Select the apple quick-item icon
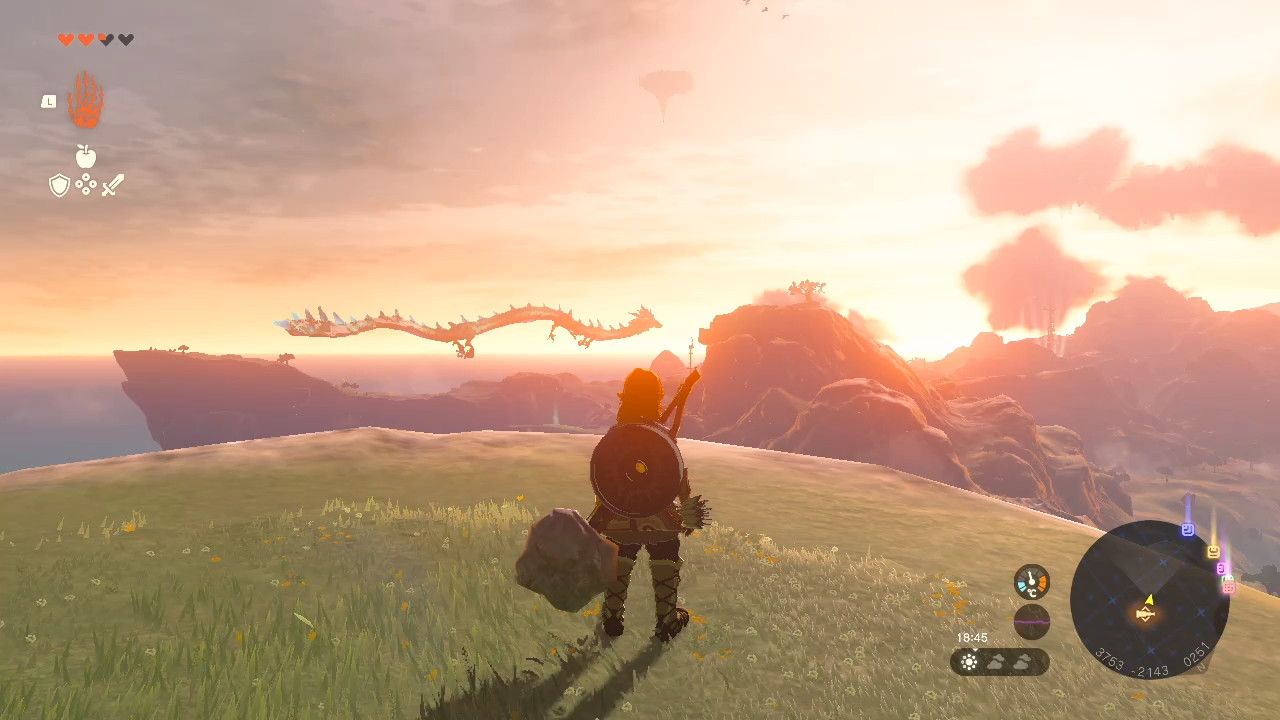Viewport: 1280px width, 720px height. (x=86, y=156)
